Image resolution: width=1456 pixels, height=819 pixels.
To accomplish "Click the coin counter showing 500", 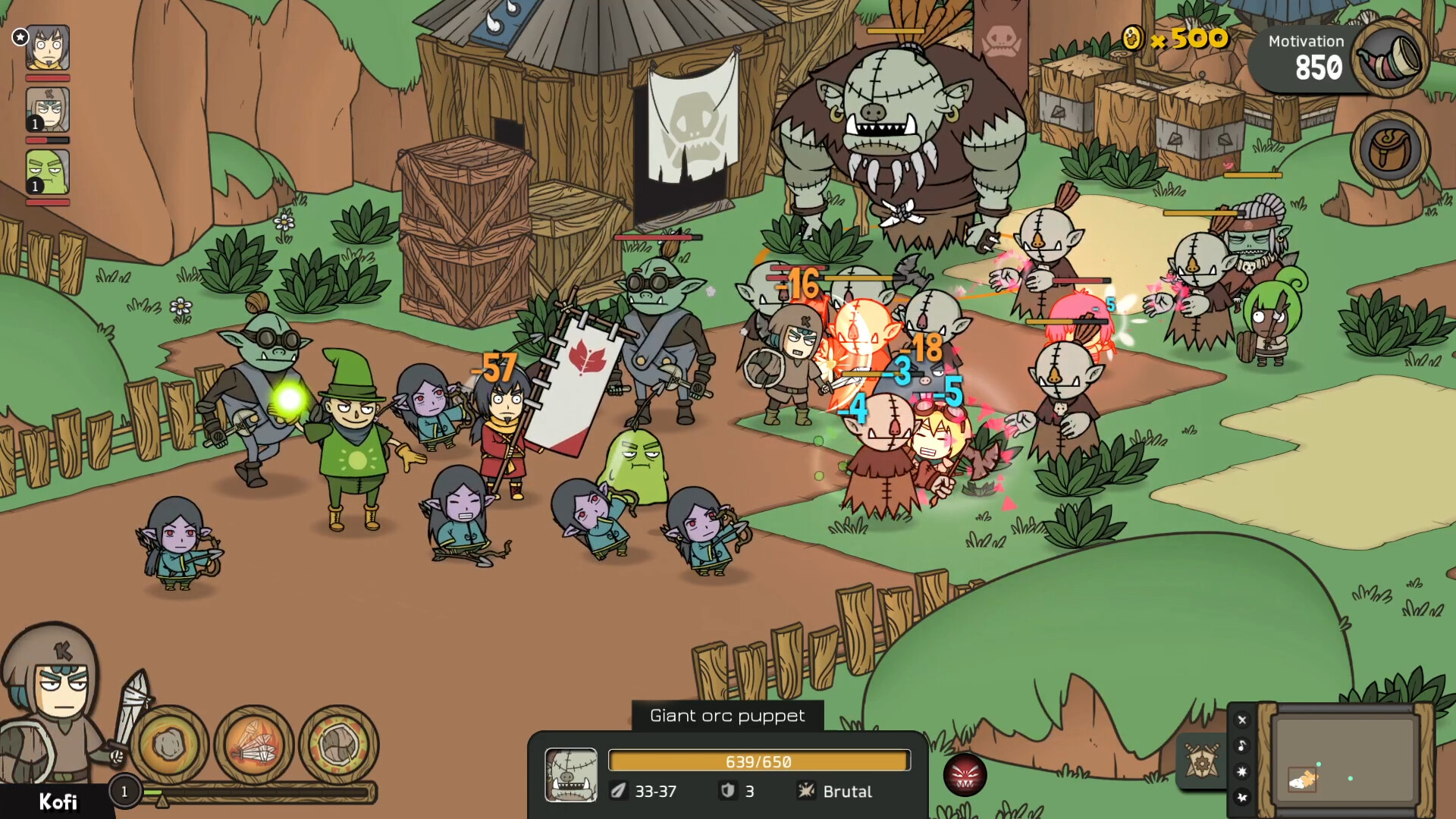I will pos(1172,37).
